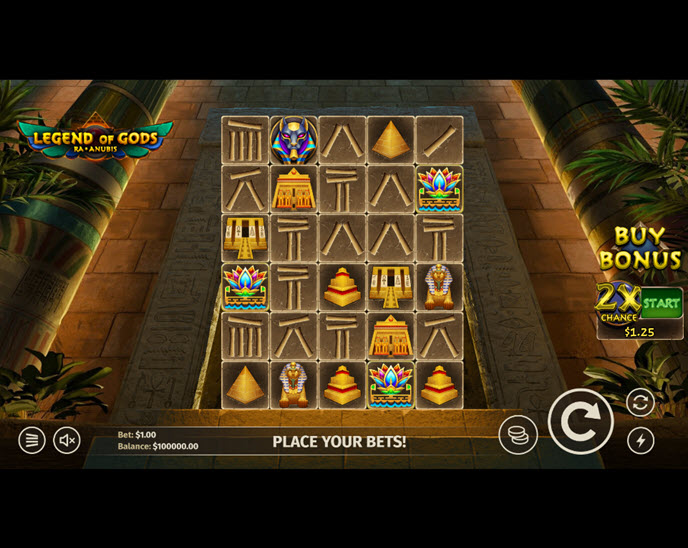
Task: Mute the game sound
Action: coord(67,439)
